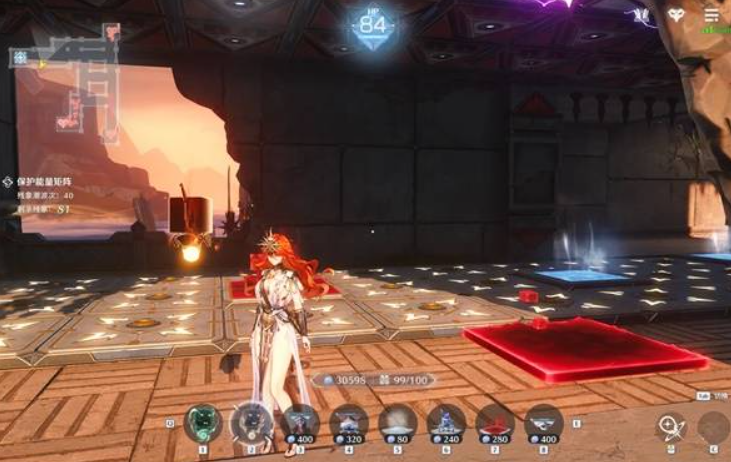The height and width of the screenshot is (462, 731).
Task: Select the pale dome trap costing 80
Action: 398,424
